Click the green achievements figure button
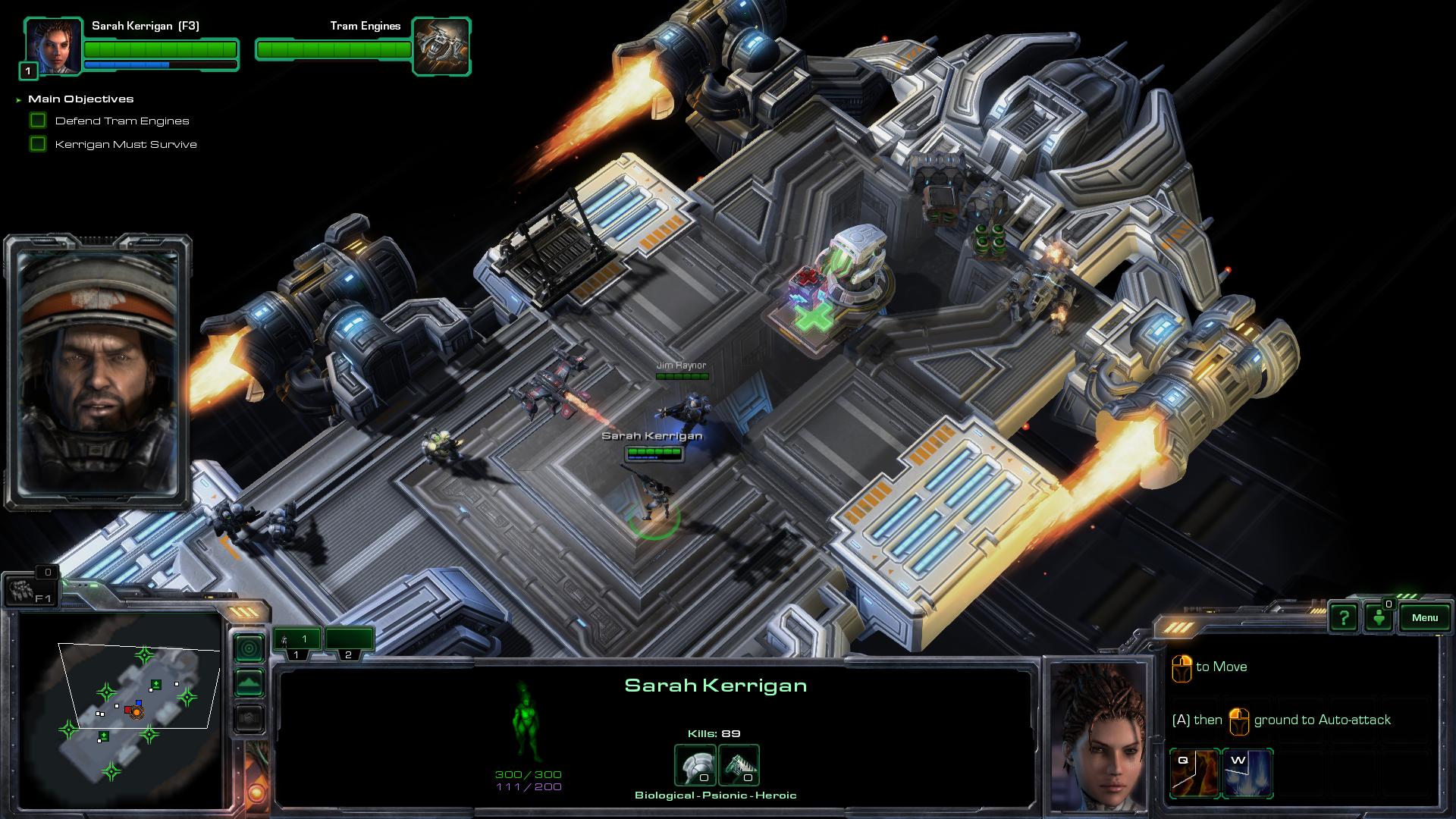The image size is (1456, 819). point(1379,617)
